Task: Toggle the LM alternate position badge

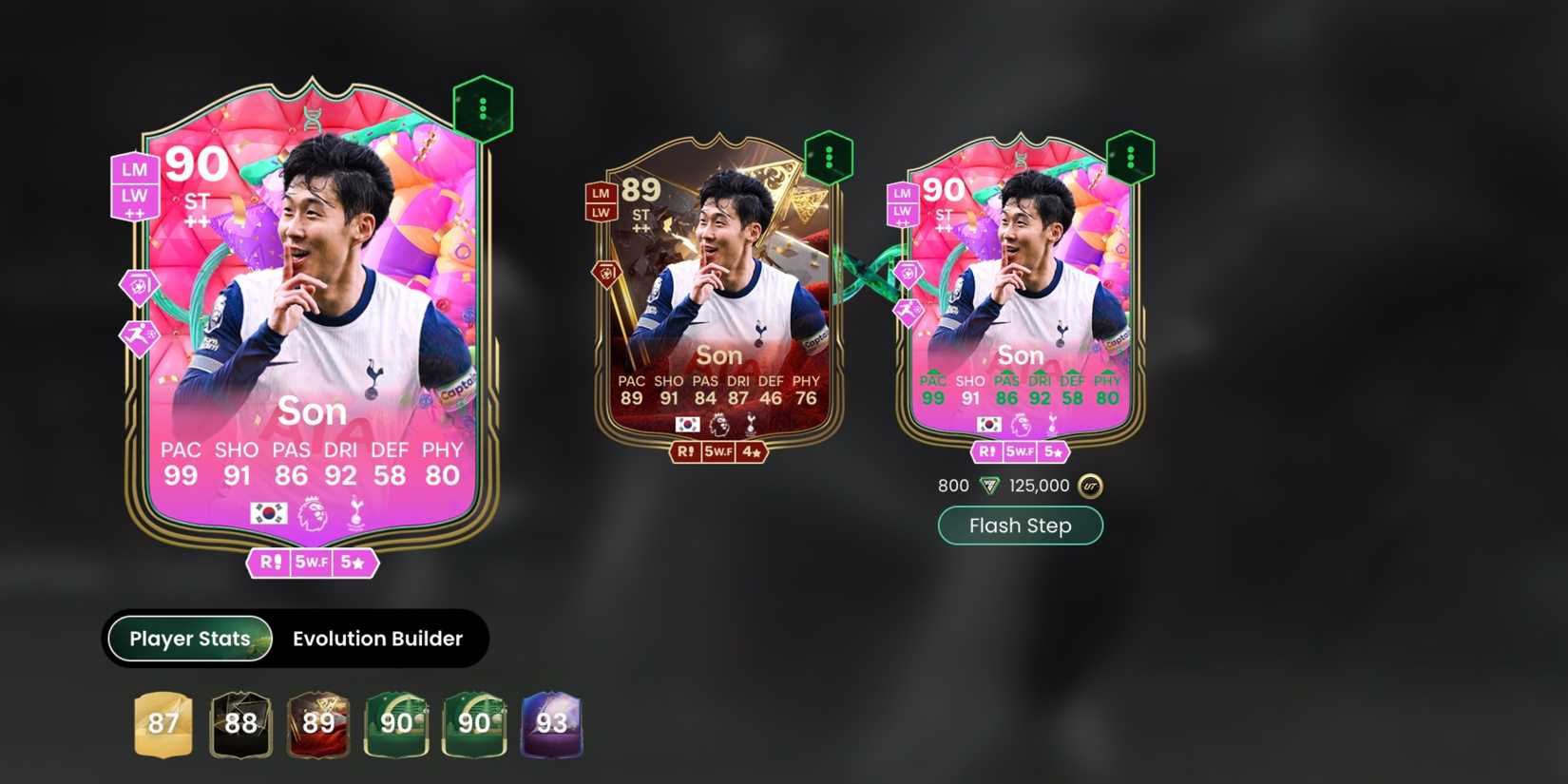Action: [134, 170]
